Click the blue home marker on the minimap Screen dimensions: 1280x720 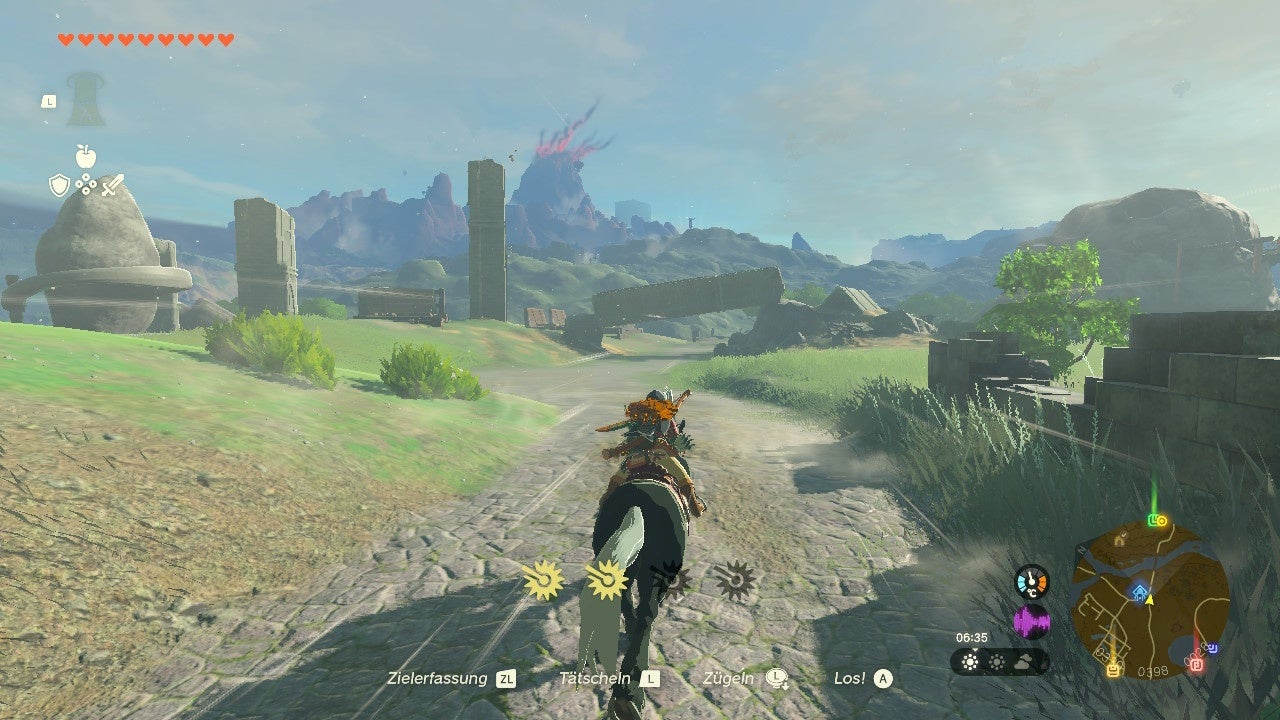click(x=1139, y=592)
